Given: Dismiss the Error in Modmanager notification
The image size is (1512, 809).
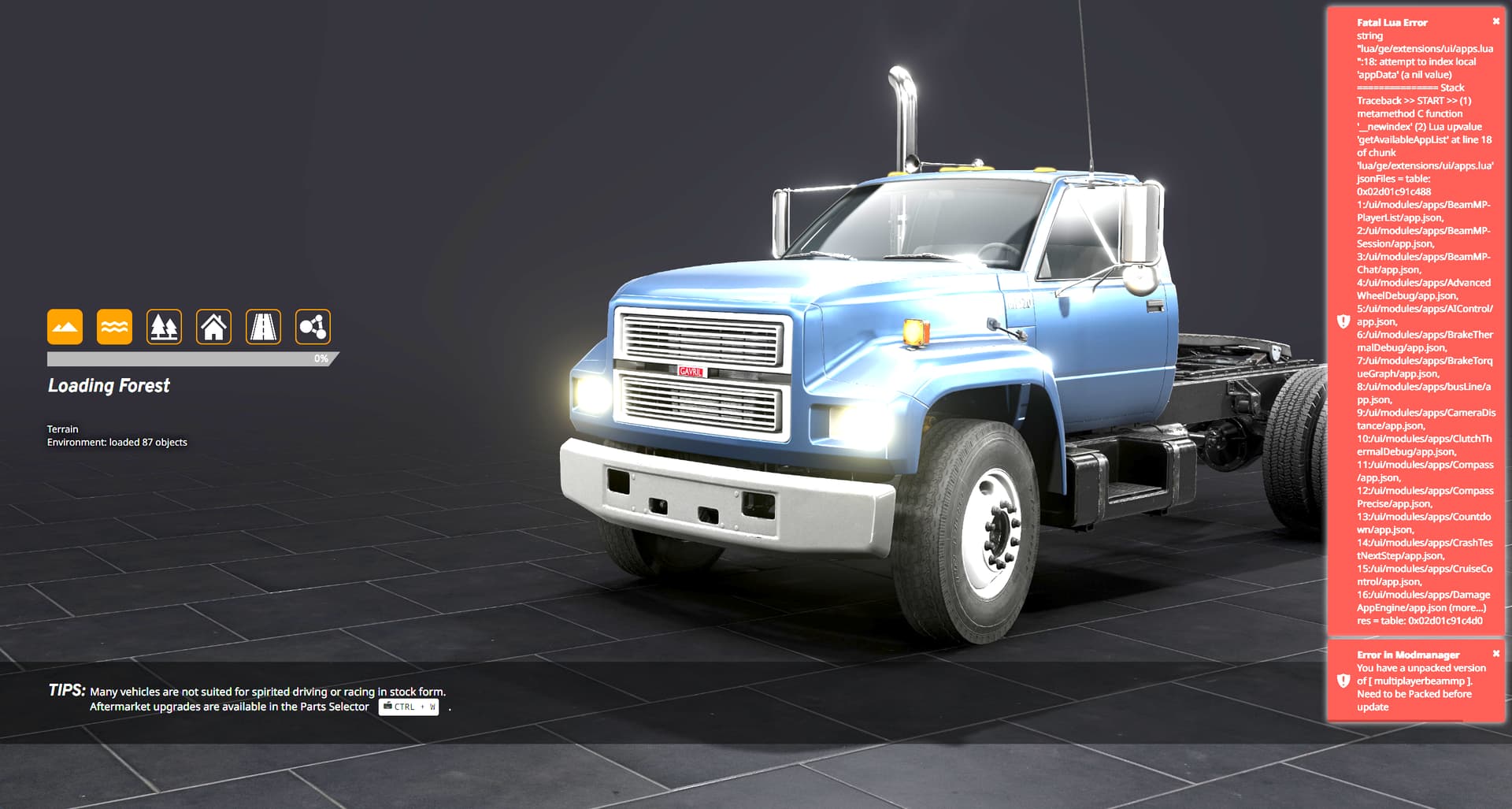Looking at the screenshot, I should pyautogui.click(x=1496, y=654).
